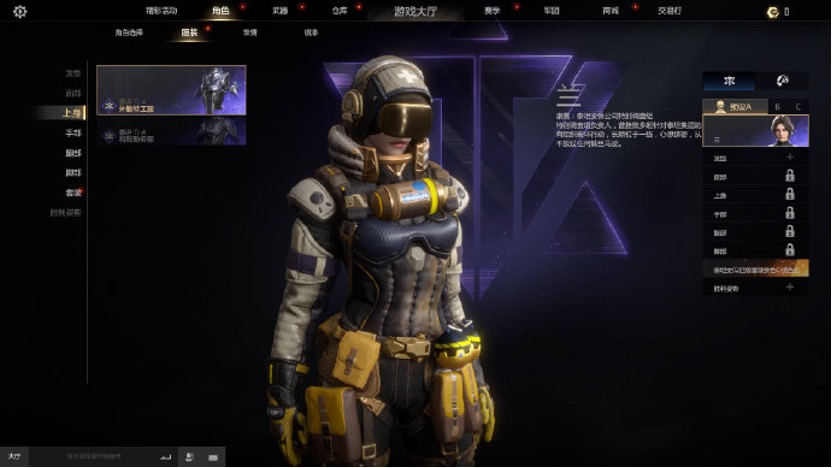This screenshot has height=468, width=832.
Task: Select the 服装 sub-tab
Action: pos(190,33)
